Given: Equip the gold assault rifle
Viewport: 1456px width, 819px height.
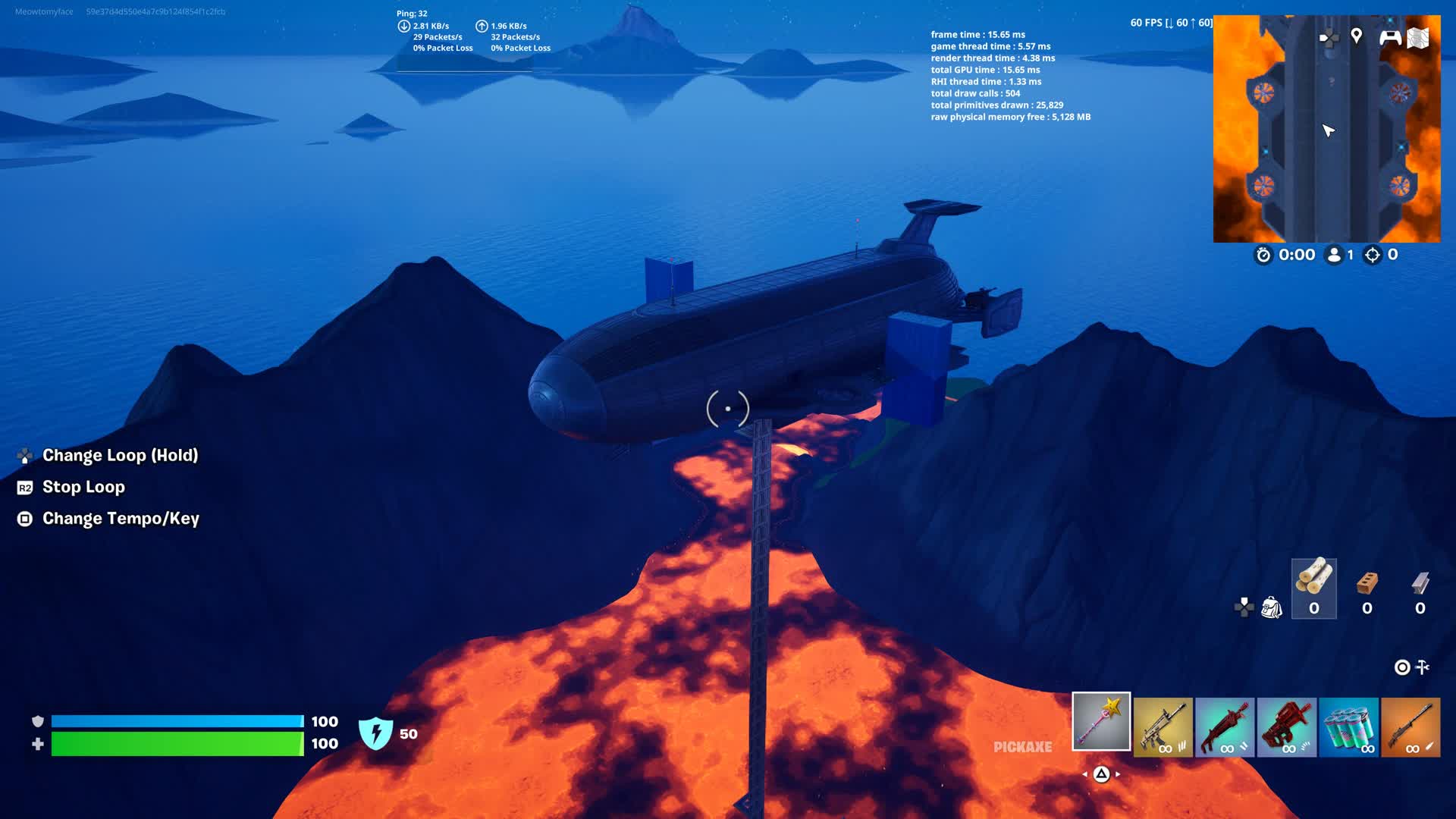Looking at the screenshot, I should [1163, 727].
